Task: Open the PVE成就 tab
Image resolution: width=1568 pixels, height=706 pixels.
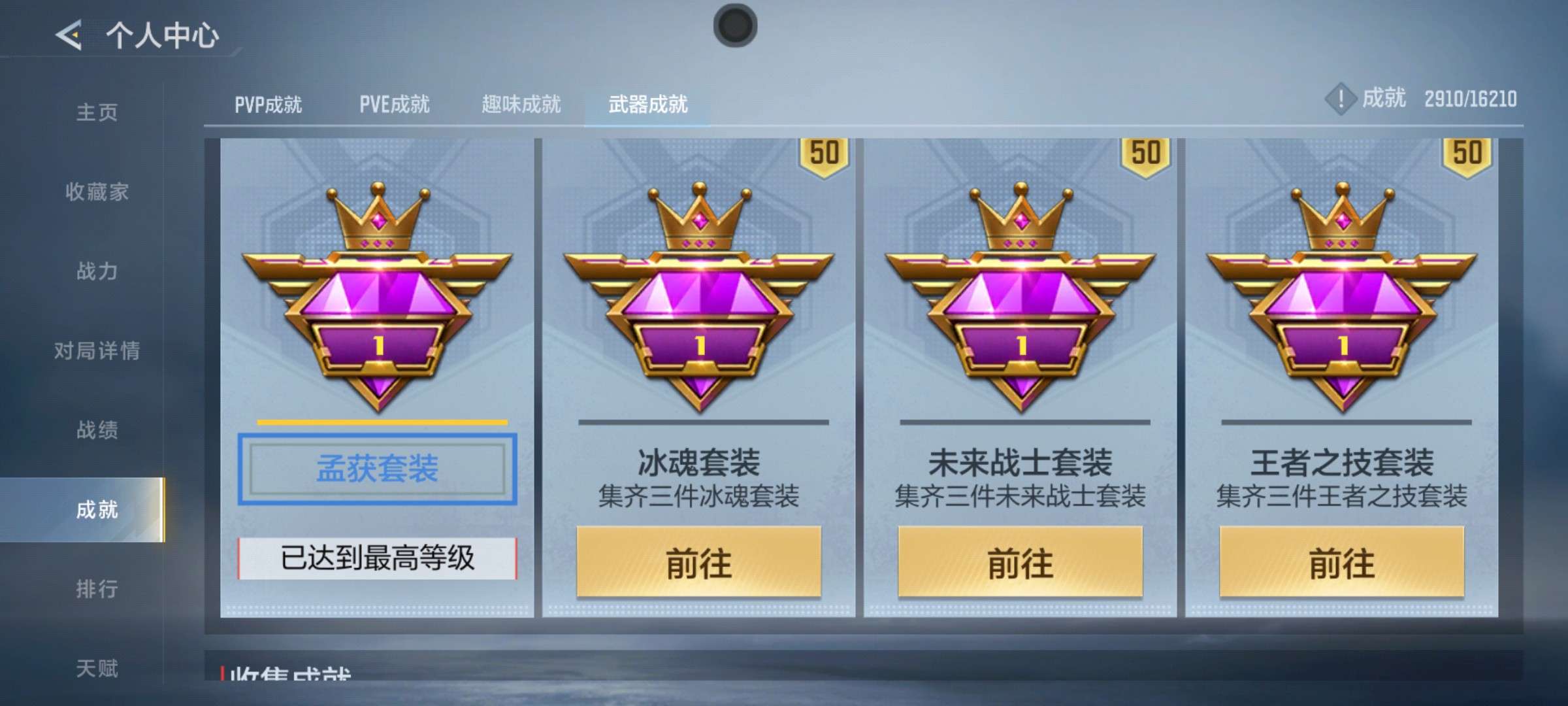Action: (x=395, y=103)
